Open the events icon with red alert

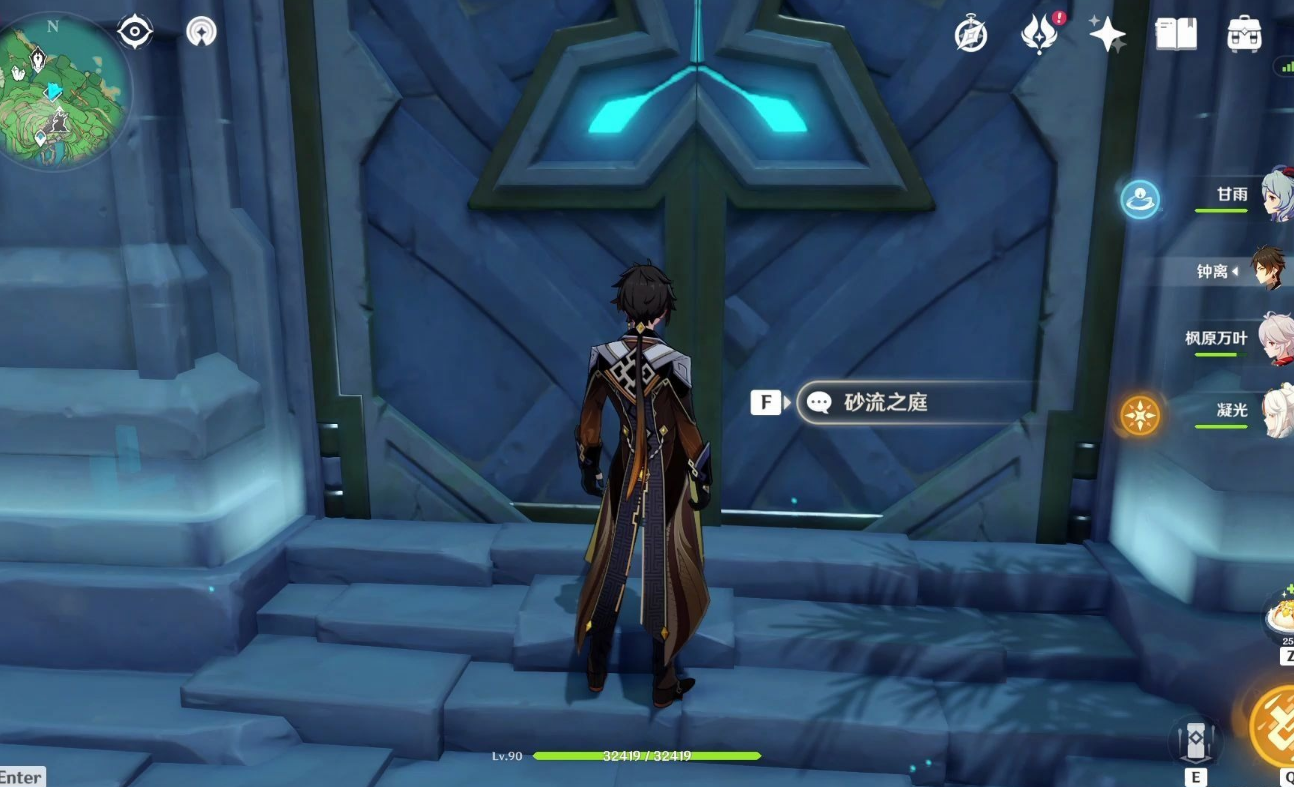[x=1039, y=35]
